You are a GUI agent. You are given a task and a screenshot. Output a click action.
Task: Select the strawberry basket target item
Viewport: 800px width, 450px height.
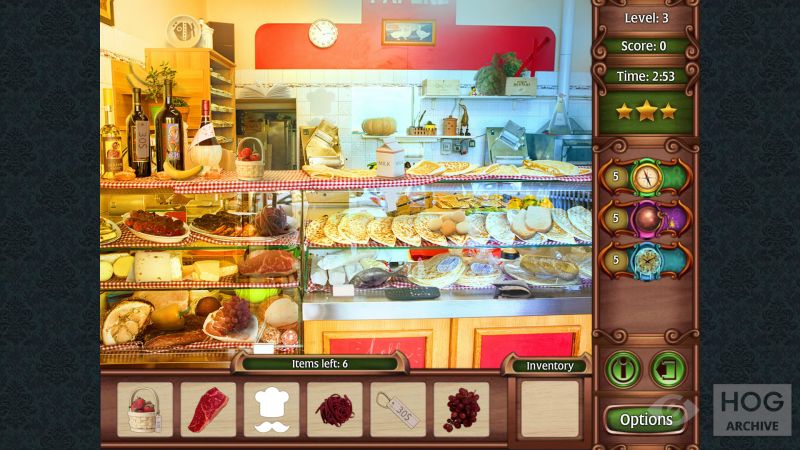pos(145,410)
